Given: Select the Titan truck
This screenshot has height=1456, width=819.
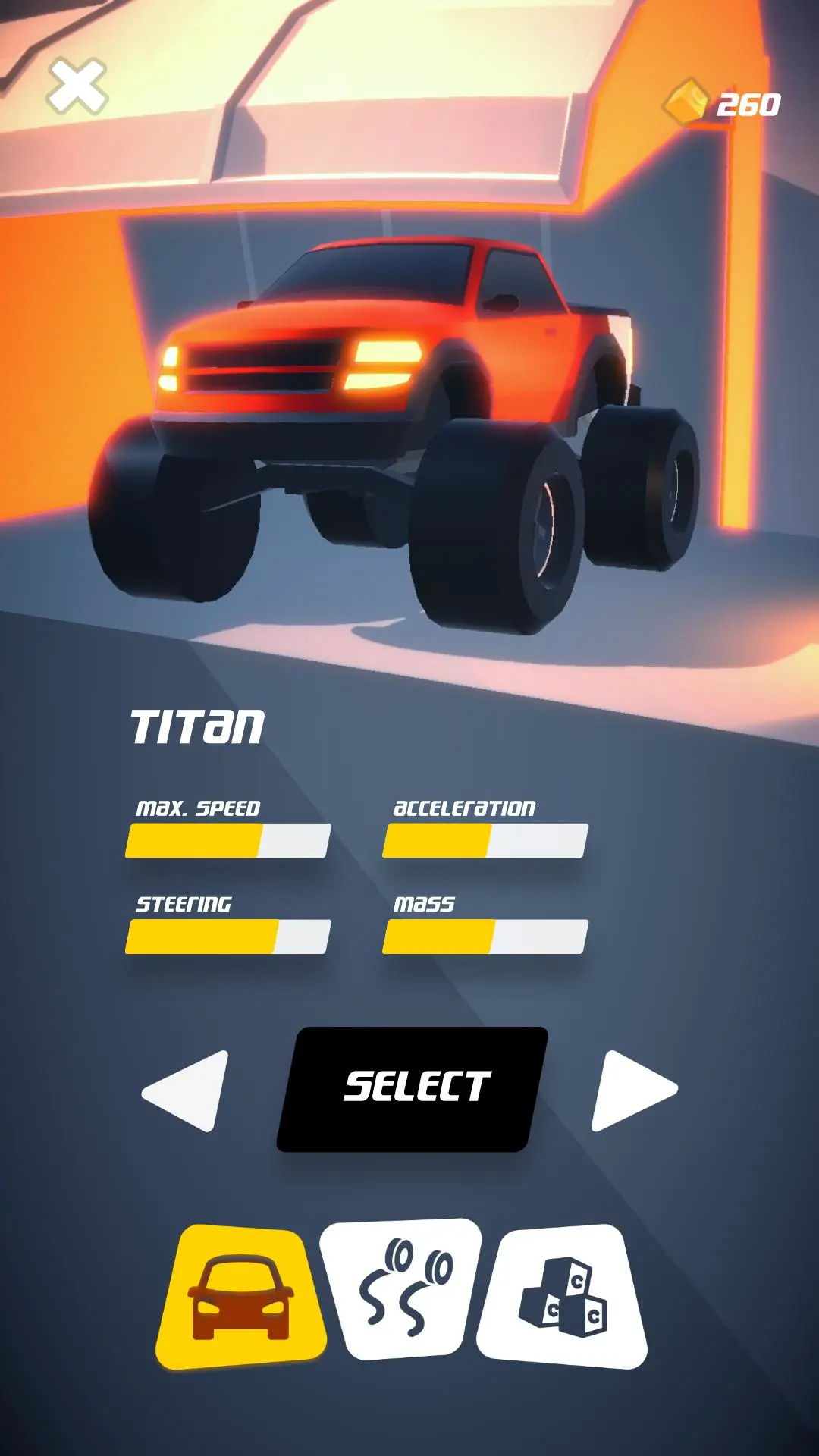Looking at the screenshot, I should [413, 1088].
